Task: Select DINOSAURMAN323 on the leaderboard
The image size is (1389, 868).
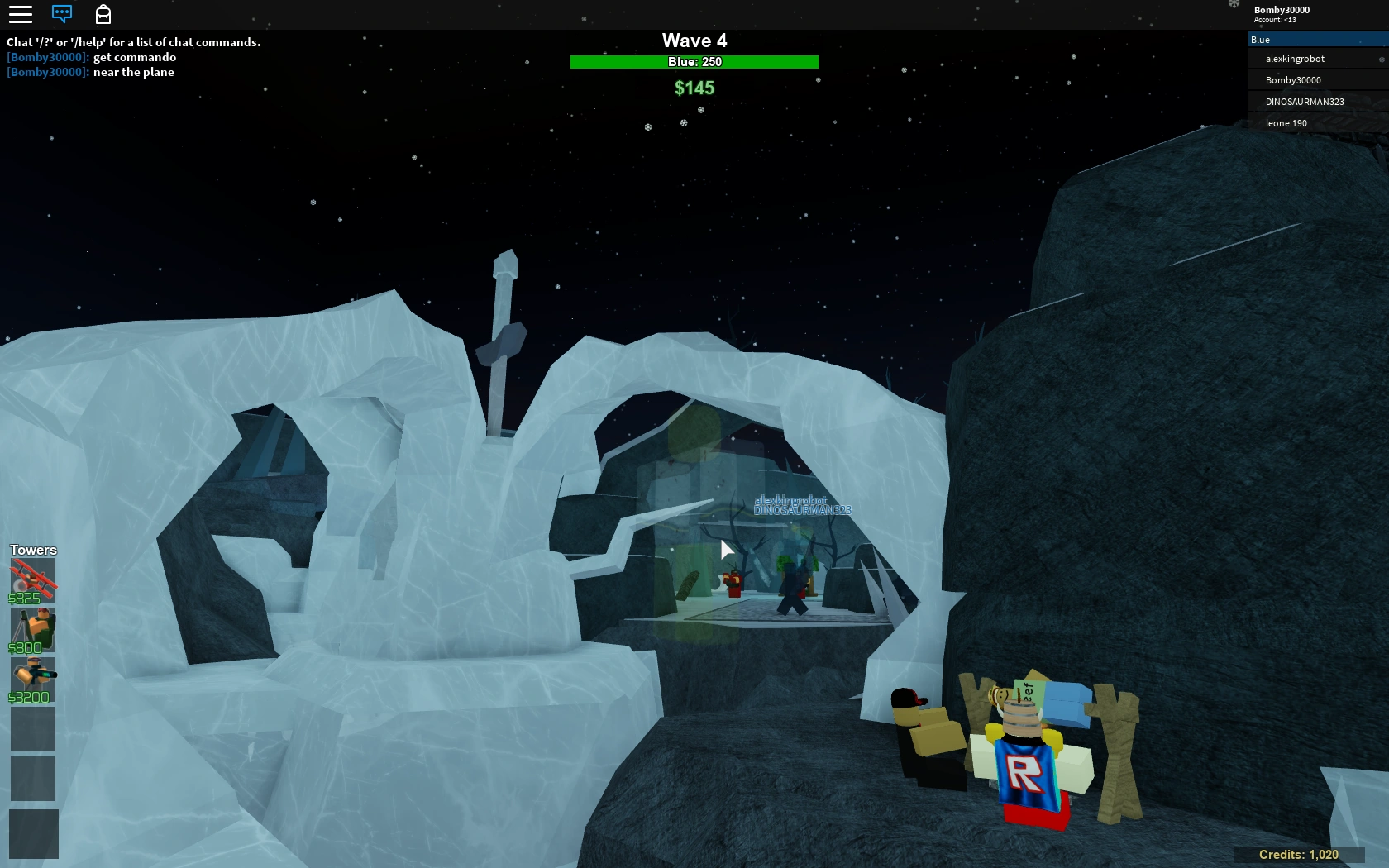Action: pyautogui.click(x=1303, y=101)
